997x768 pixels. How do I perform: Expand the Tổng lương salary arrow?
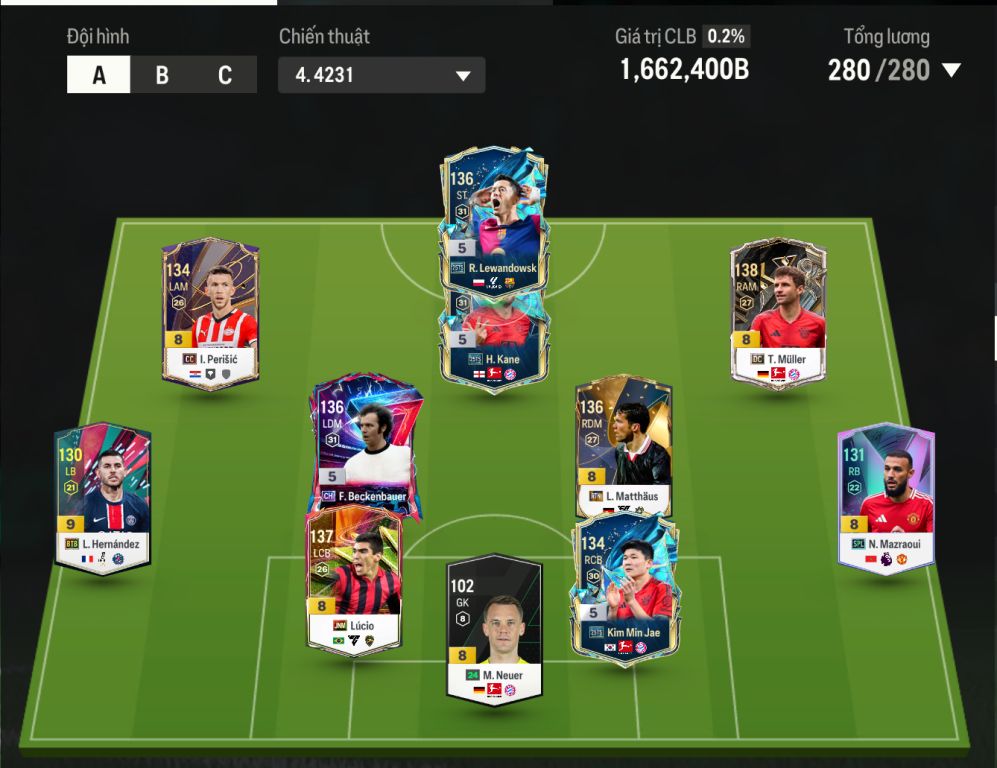click(951, 70)
